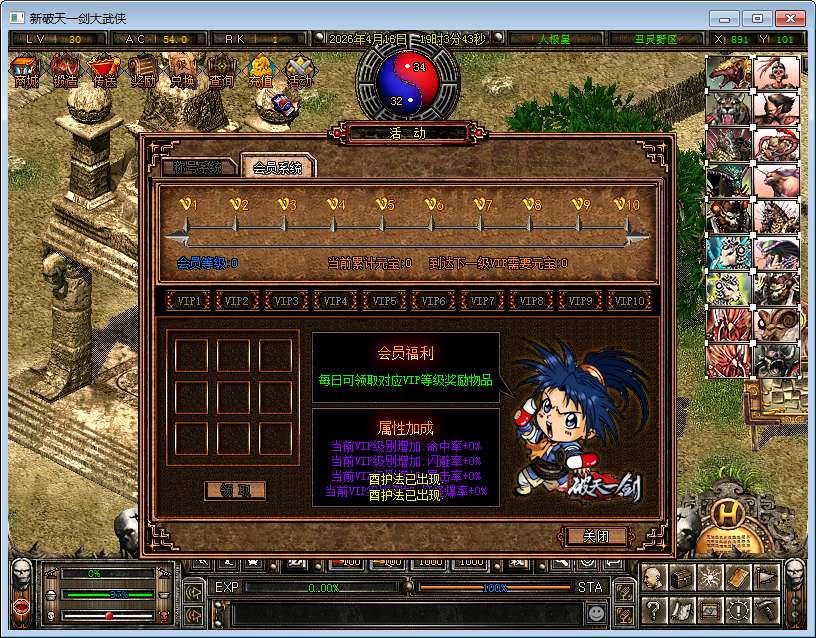Activate the 传送 teleport icon
The width and height of the screenshot is (816, 638).
point(103,72)
